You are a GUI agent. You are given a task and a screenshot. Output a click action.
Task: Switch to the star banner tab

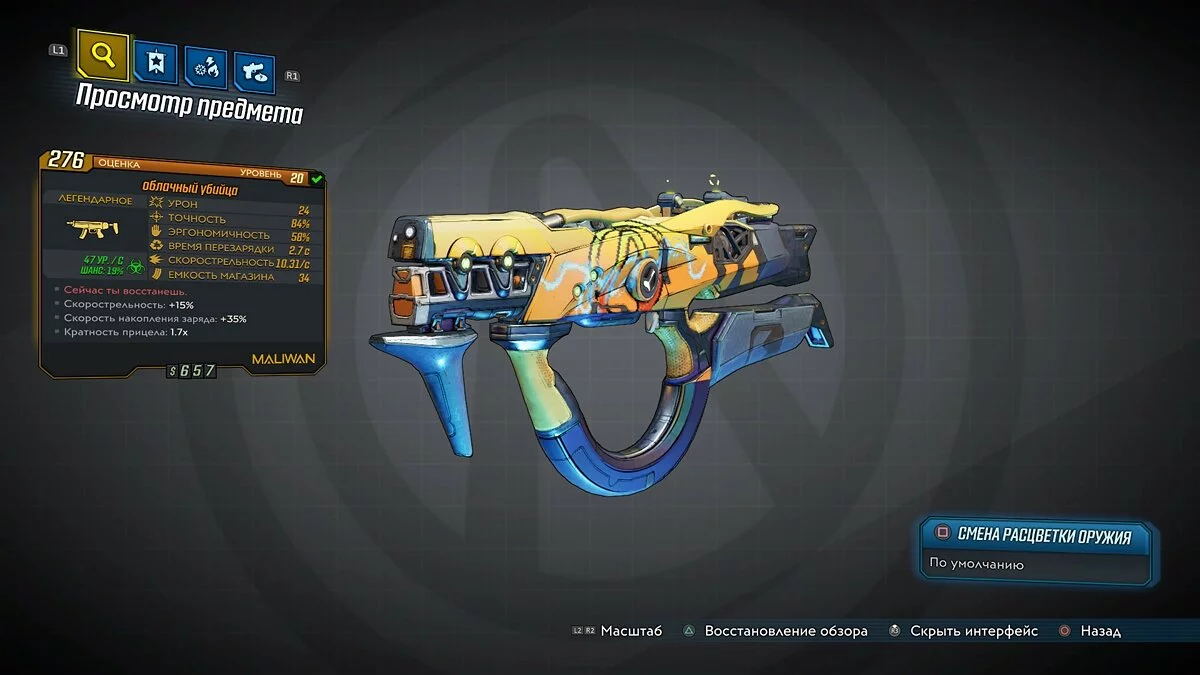pos(154,65)
